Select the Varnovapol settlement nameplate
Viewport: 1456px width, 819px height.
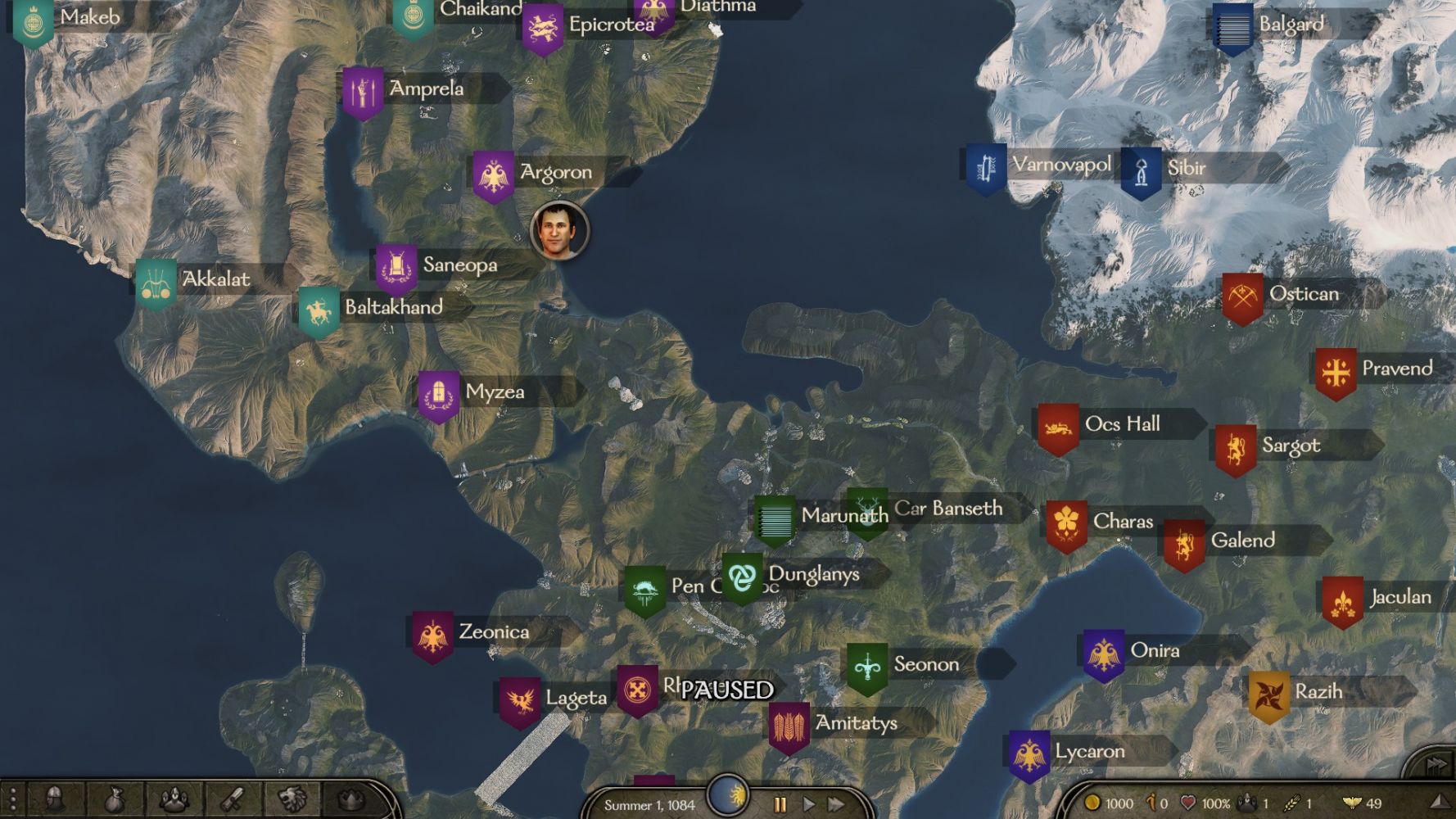click(1060, 165)
